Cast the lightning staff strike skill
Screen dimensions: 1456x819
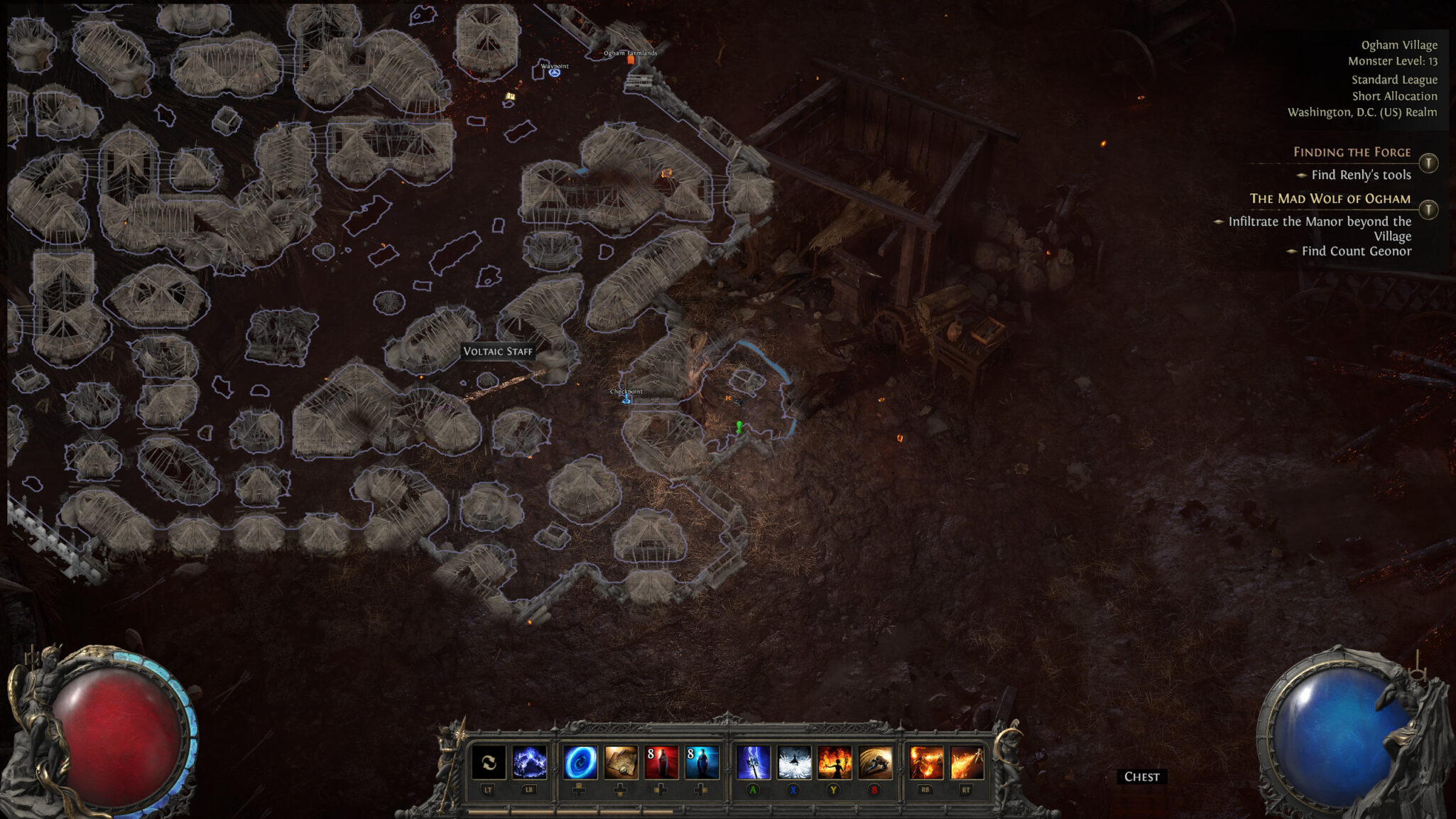click(754, 762)
